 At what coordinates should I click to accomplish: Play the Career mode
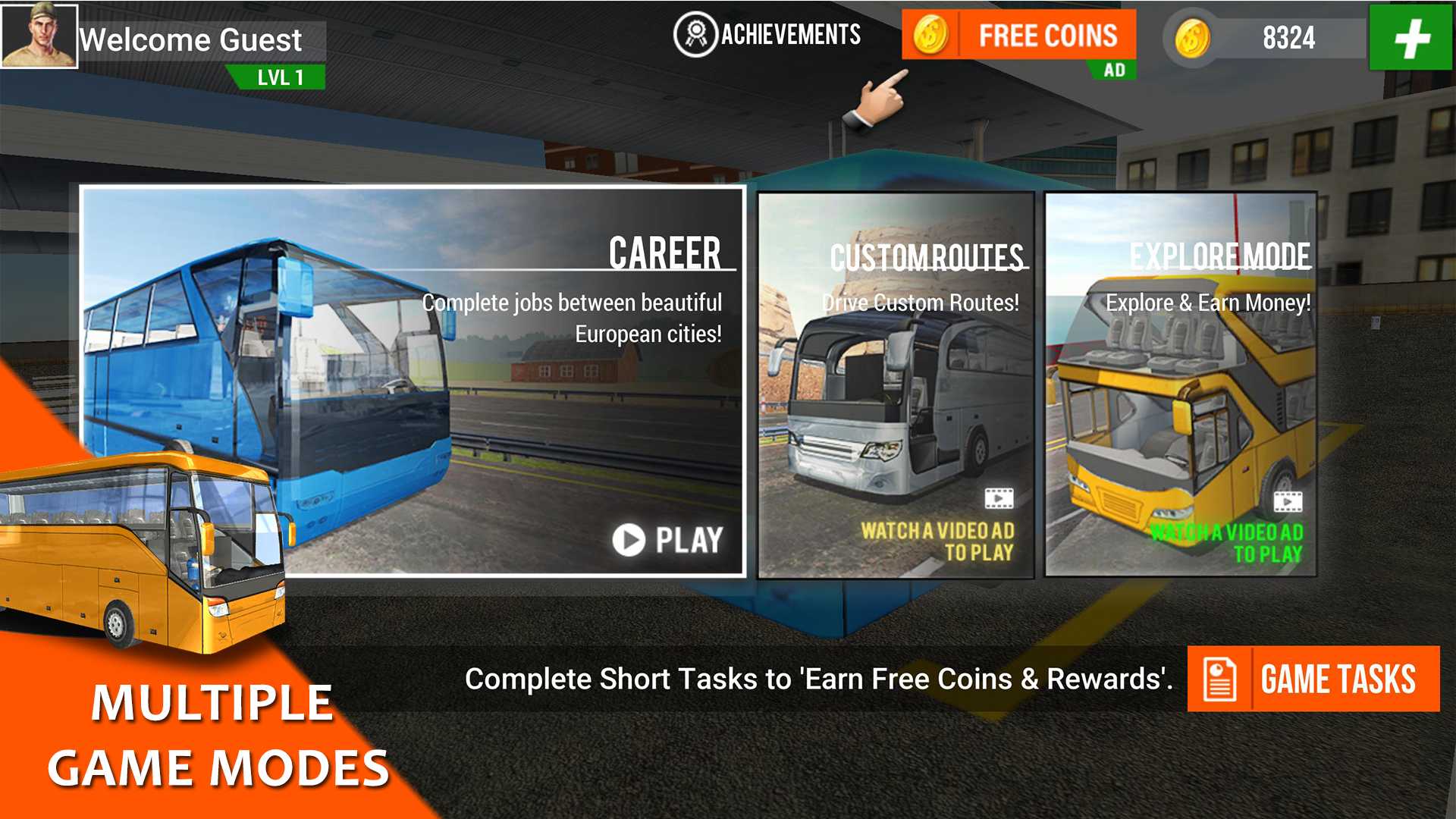[x=667, y=540]
